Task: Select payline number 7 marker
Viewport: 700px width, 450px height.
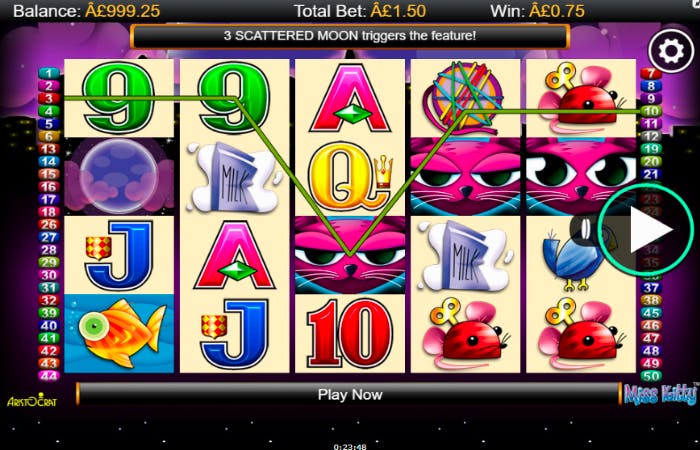Action: pyautogui.click(x=652, y=74)
